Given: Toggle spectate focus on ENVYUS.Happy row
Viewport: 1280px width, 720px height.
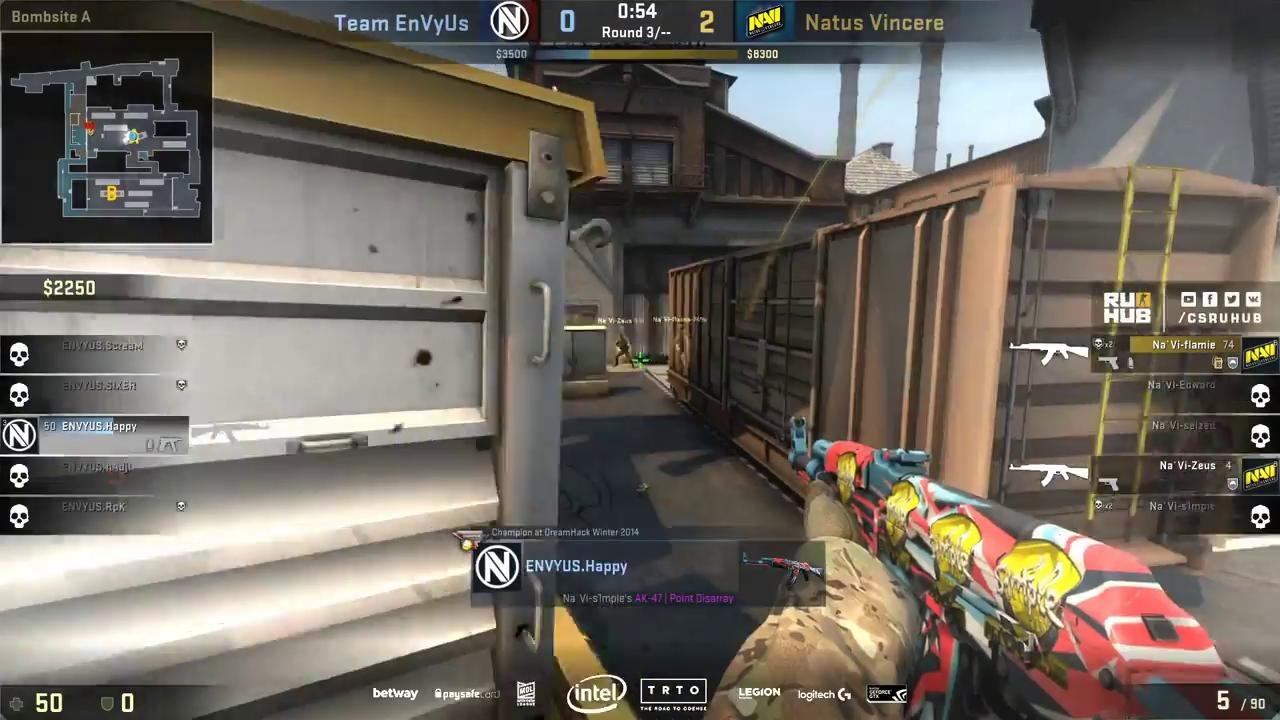Looking at the screenshot, I should pos(97,426).
